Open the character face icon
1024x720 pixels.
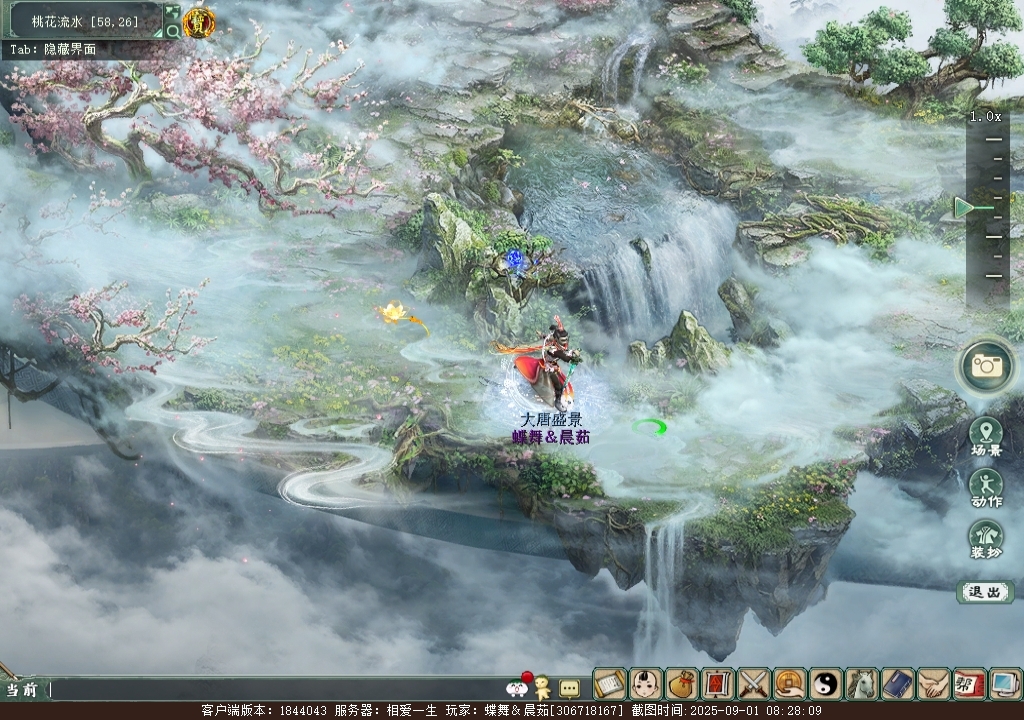[645, 684]
